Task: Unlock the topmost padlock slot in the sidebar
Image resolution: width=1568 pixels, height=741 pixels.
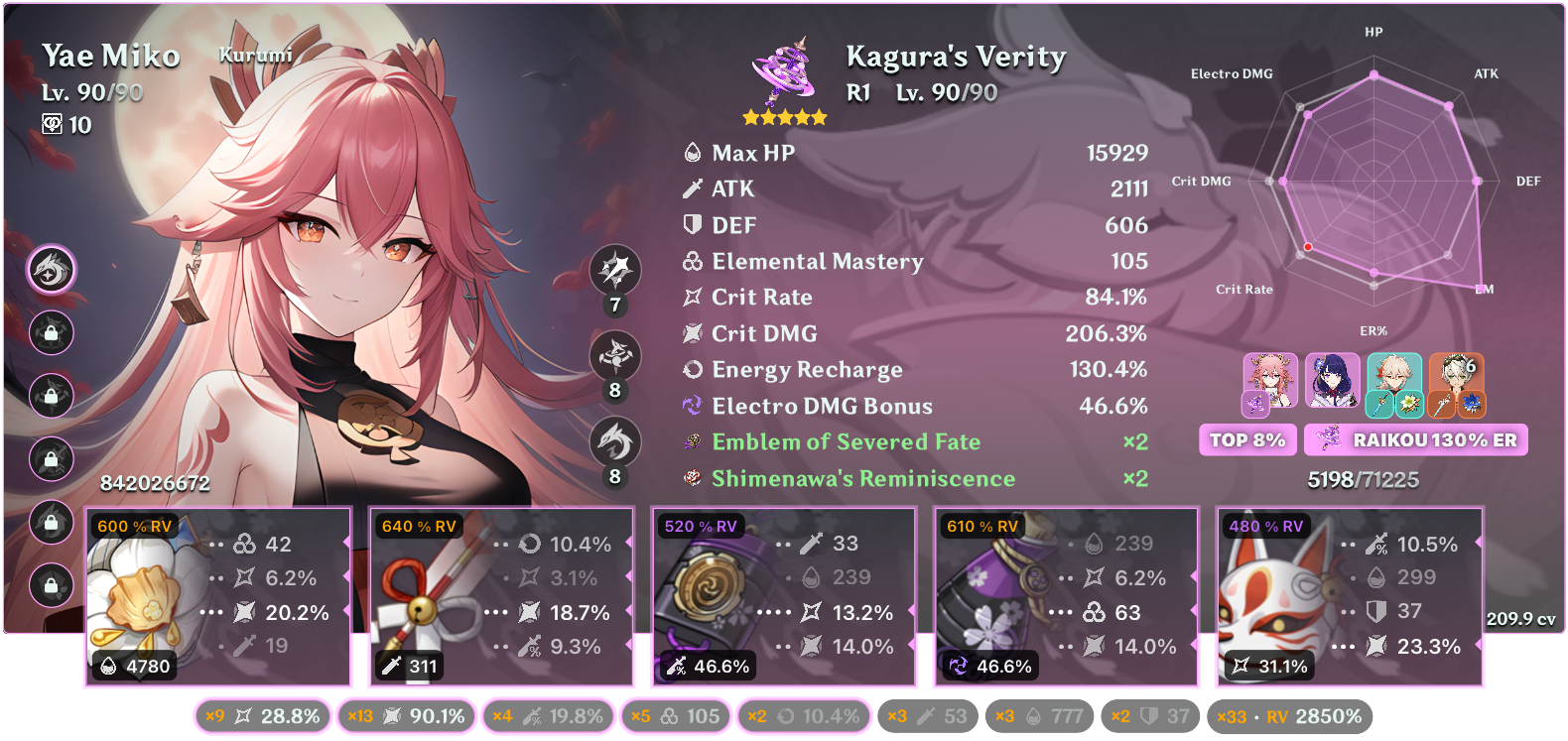Action: (52, 333)
